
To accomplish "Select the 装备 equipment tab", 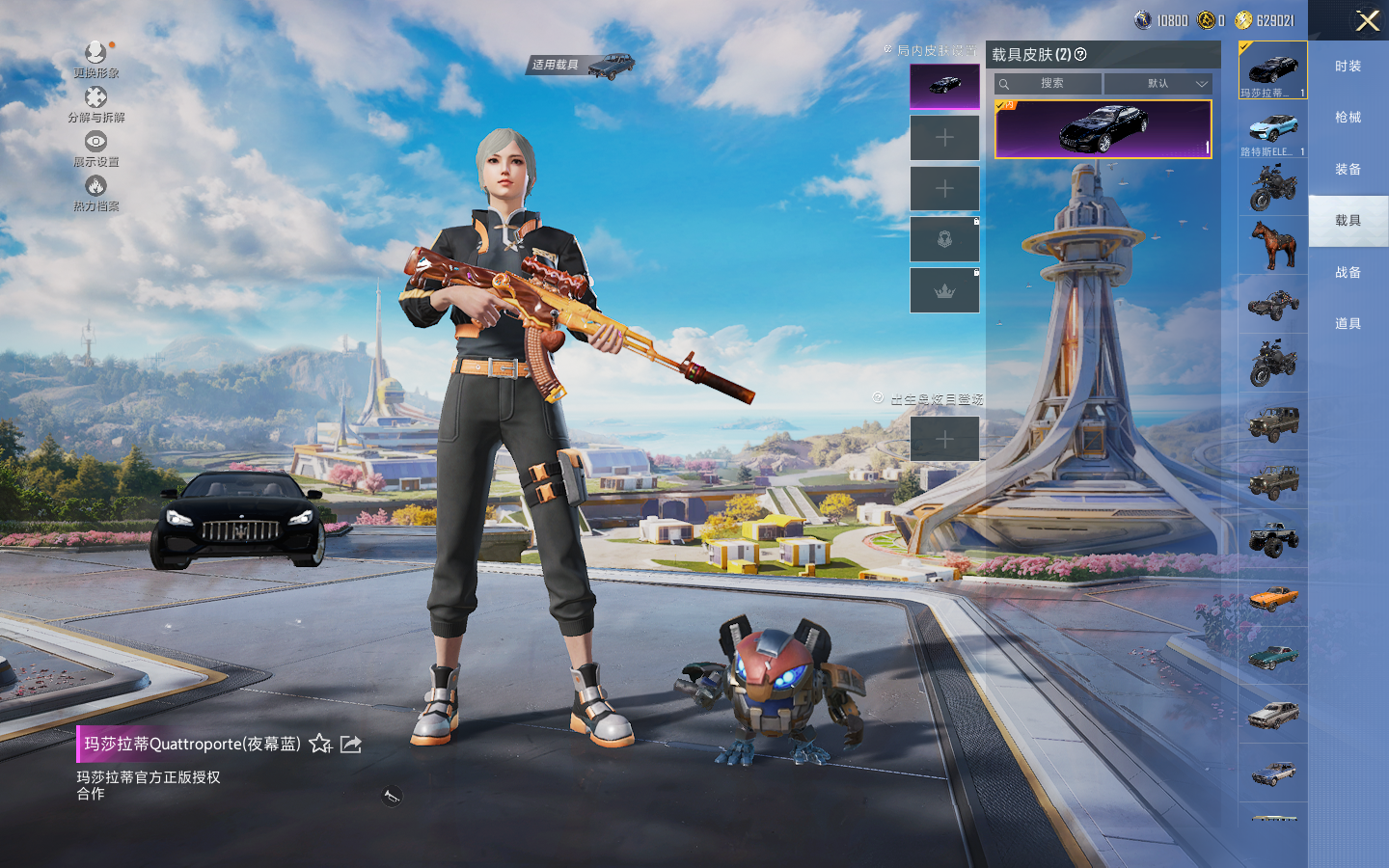I will click(x=1348, y=170).
